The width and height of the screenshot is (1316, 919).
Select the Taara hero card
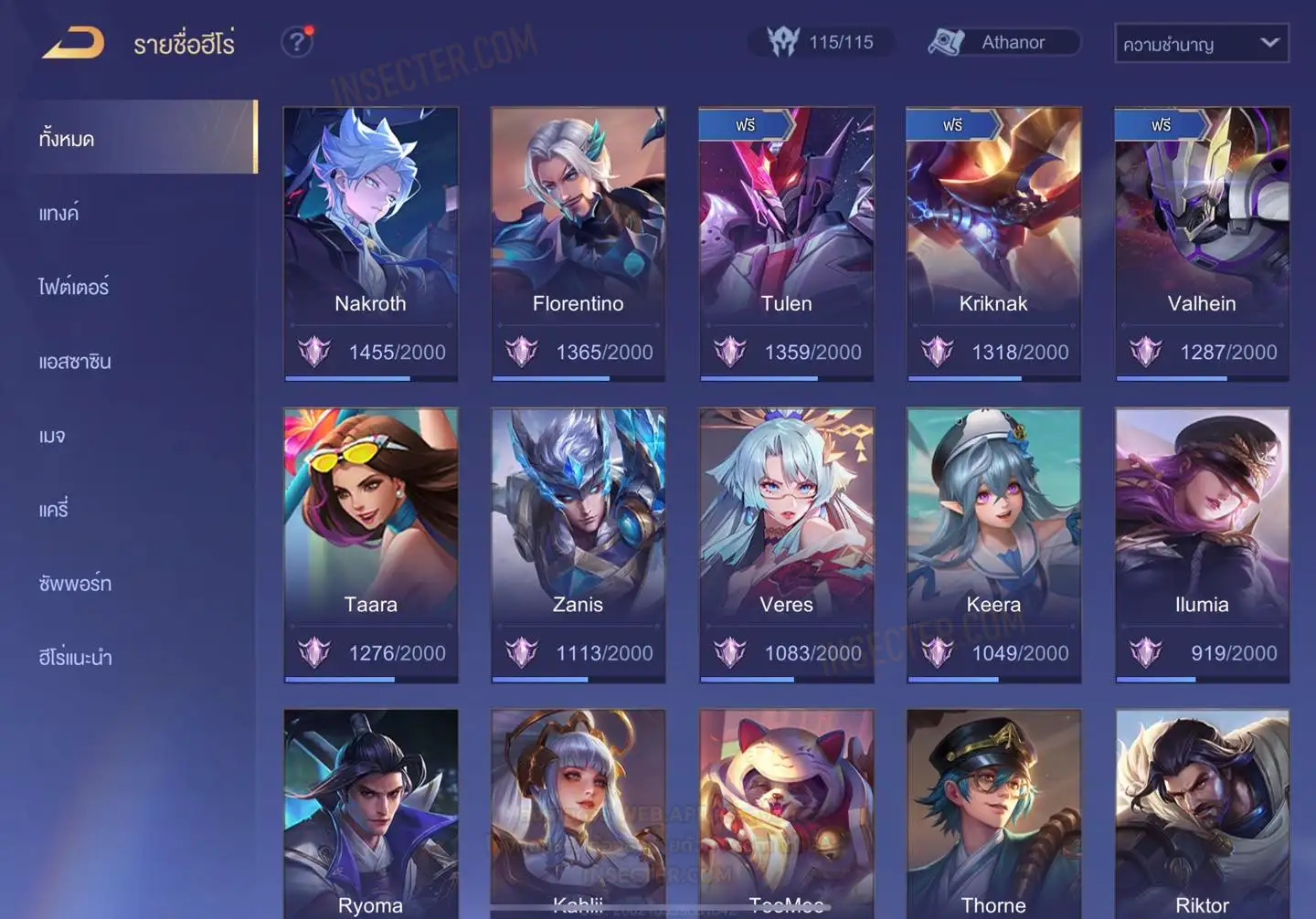[370, 544]
